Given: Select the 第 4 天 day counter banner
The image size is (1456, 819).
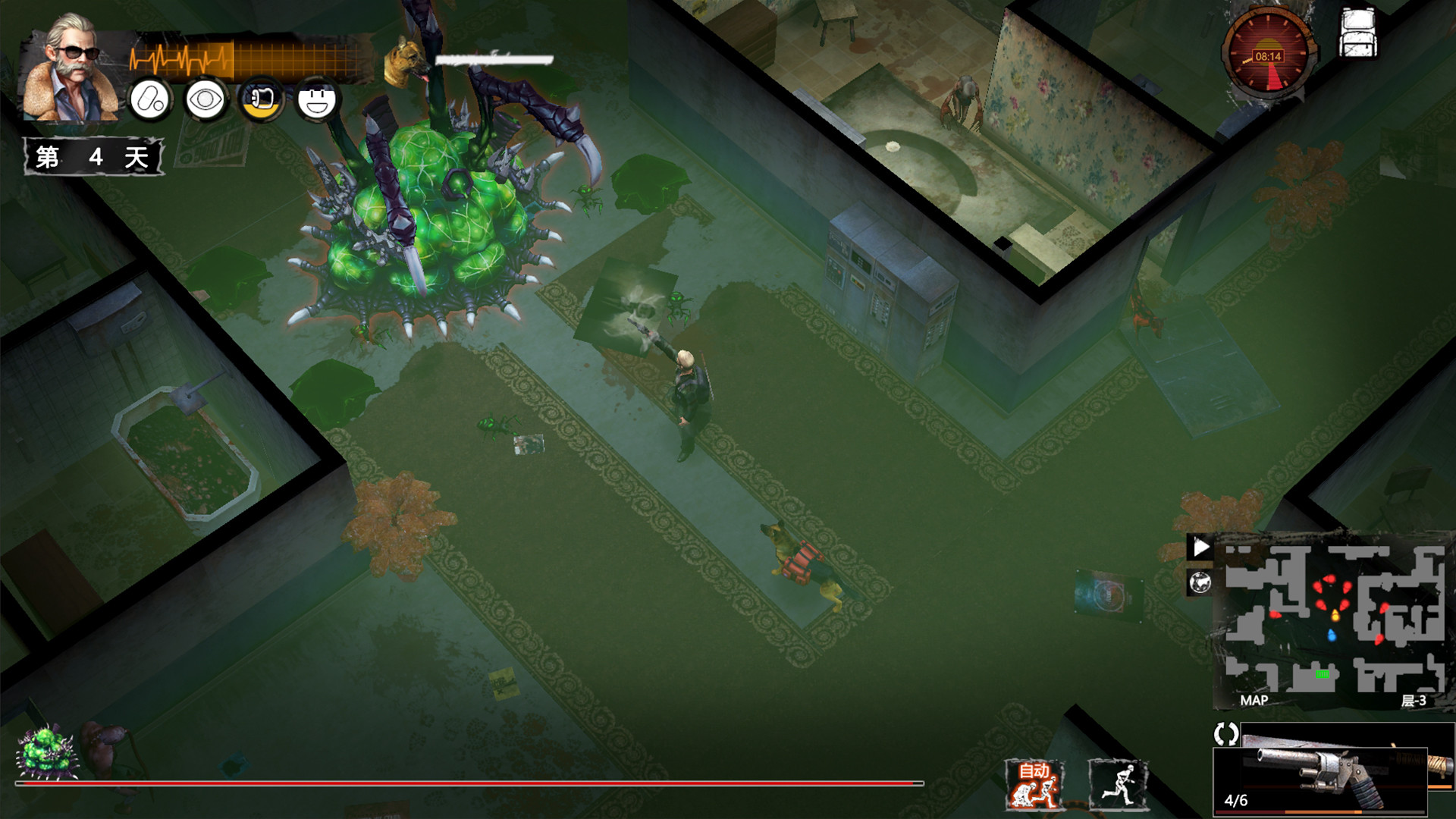Looking at the screenshot, I should click(x=94, y=157).
